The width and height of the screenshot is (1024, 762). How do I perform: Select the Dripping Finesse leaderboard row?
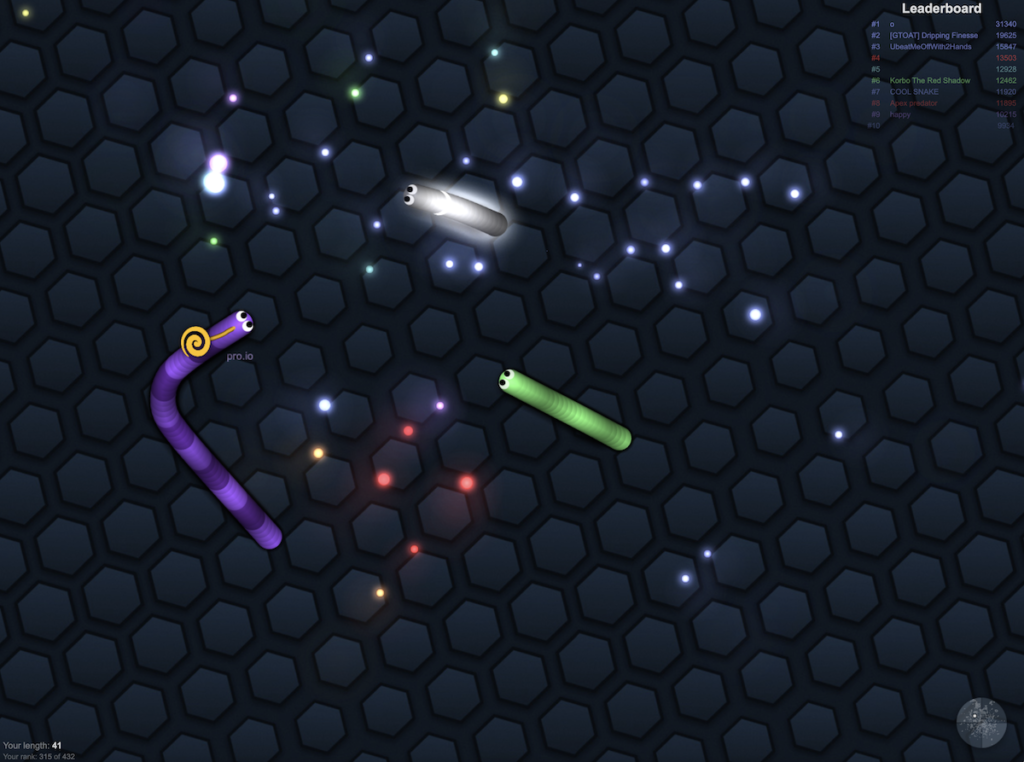click(x=934, y=35)
